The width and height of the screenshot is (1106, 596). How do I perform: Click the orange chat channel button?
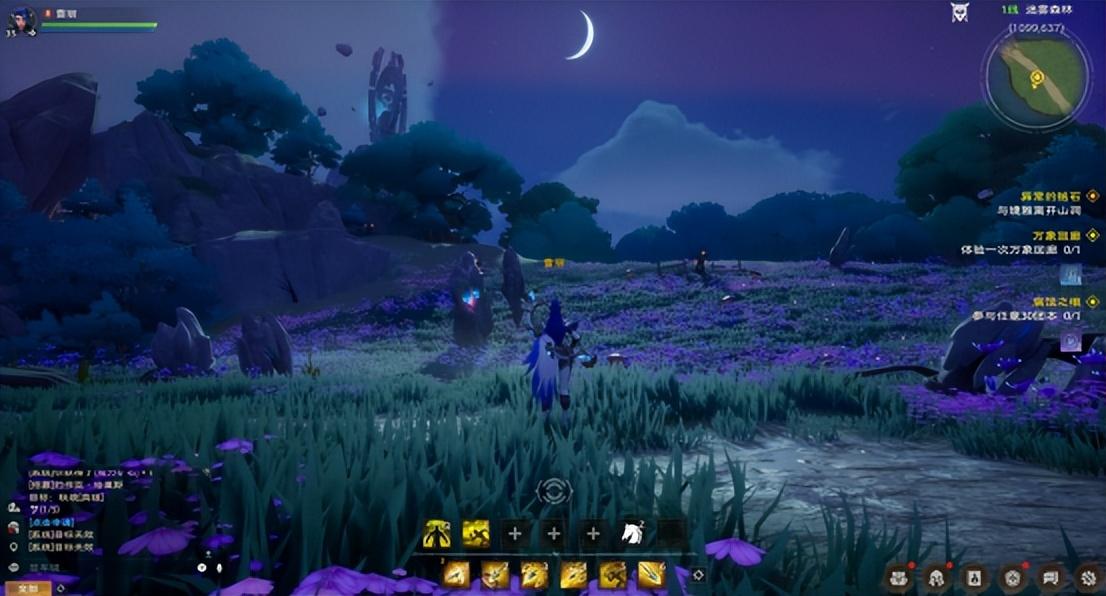(27, 588)
